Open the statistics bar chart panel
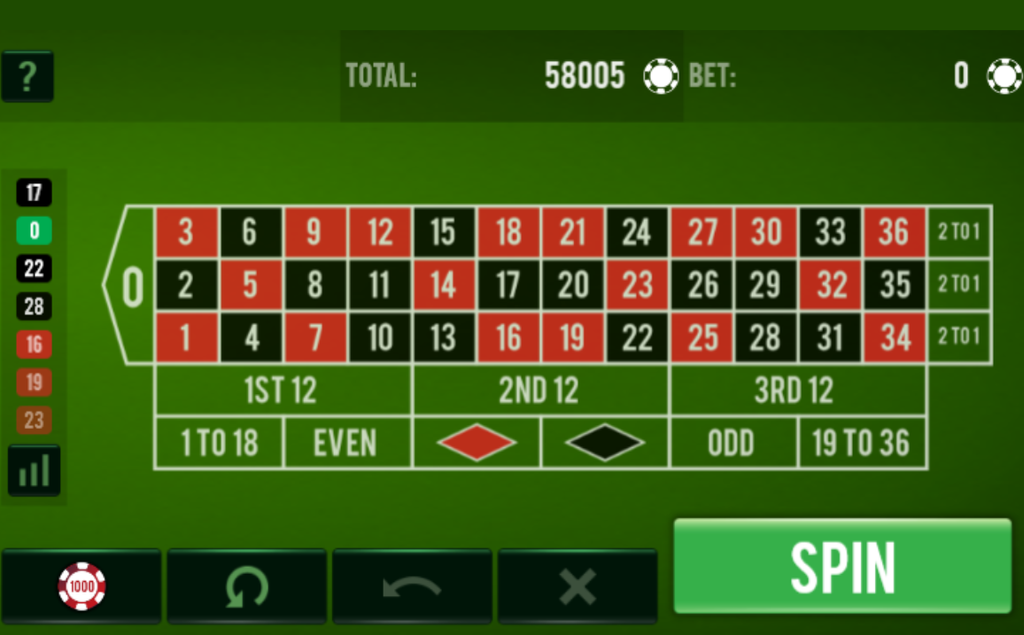Image resolution: width=1024 pixels, height=635 pixels. (34, 470)
